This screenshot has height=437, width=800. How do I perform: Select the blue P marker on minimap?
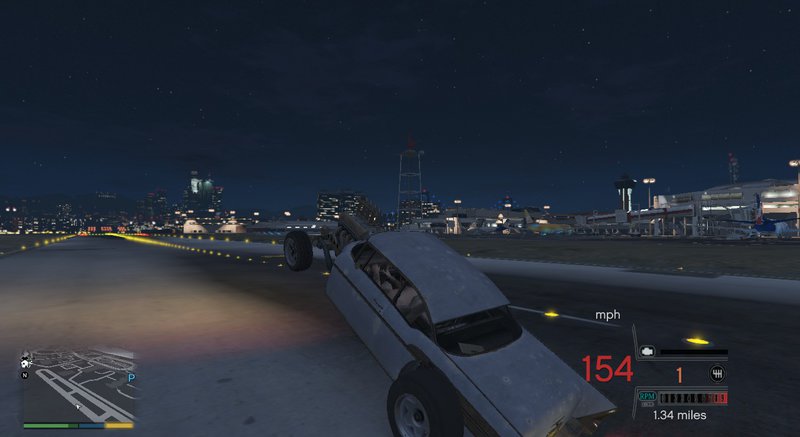(131, 379)
